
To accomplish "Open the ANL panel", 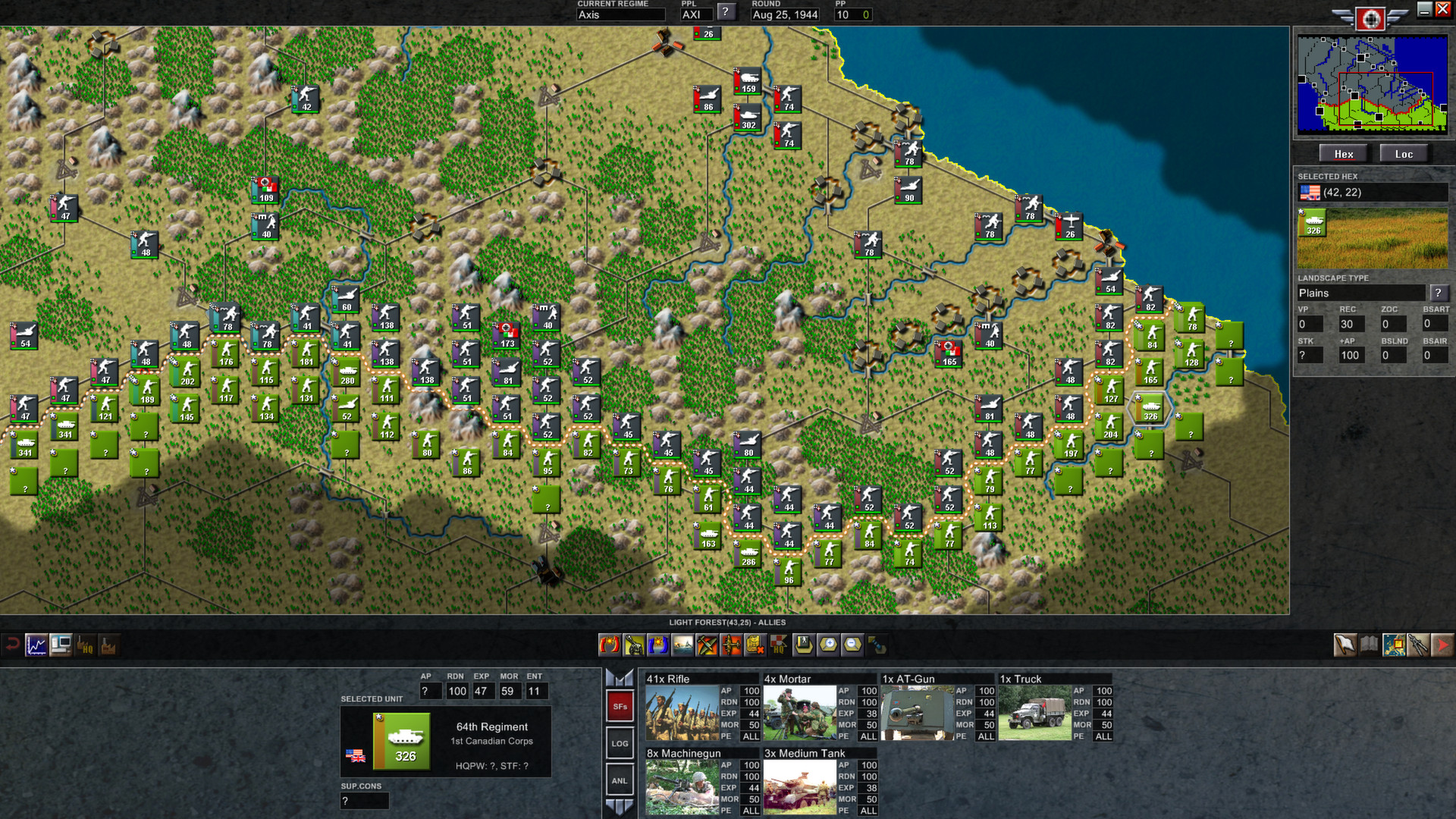I will point(620,780).
